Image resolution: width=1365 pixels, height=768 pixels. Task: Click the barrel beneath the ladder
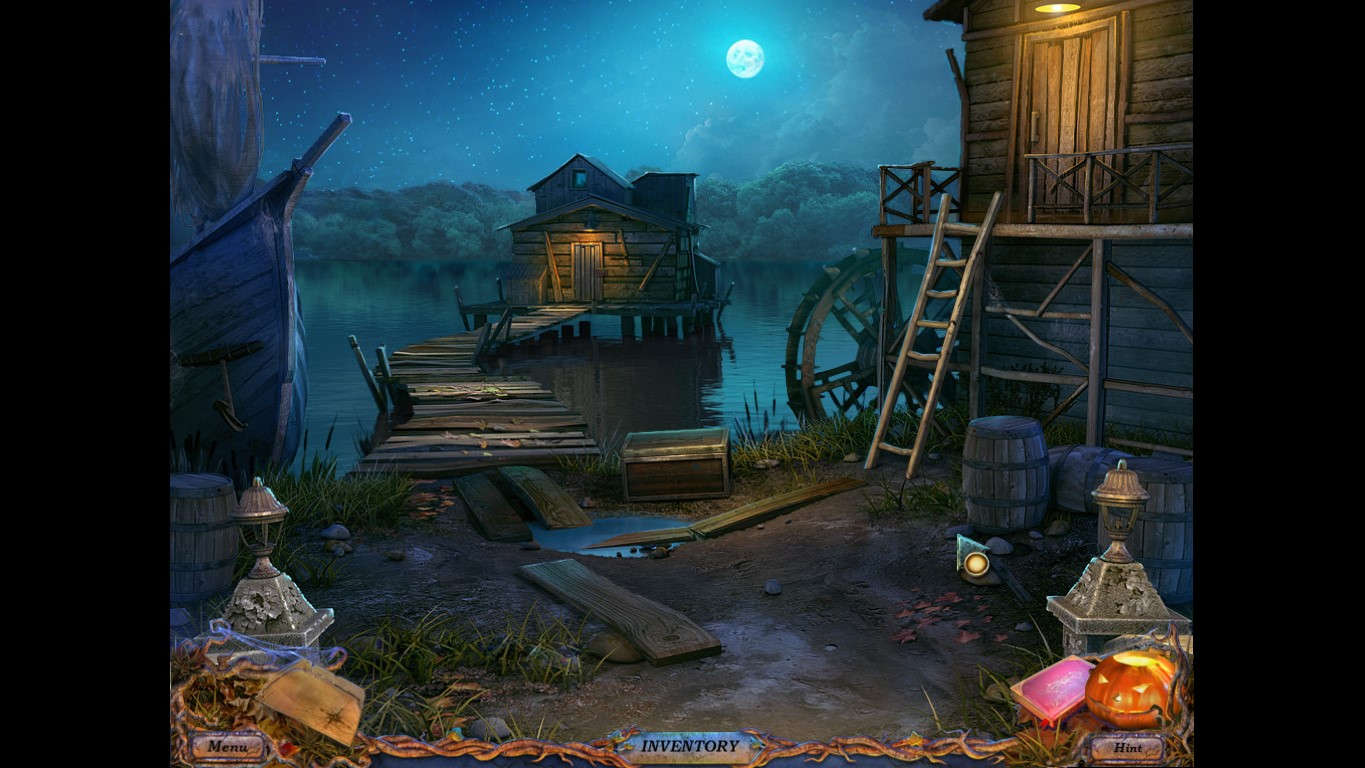pyautogui.click(x=1006, y=470)
